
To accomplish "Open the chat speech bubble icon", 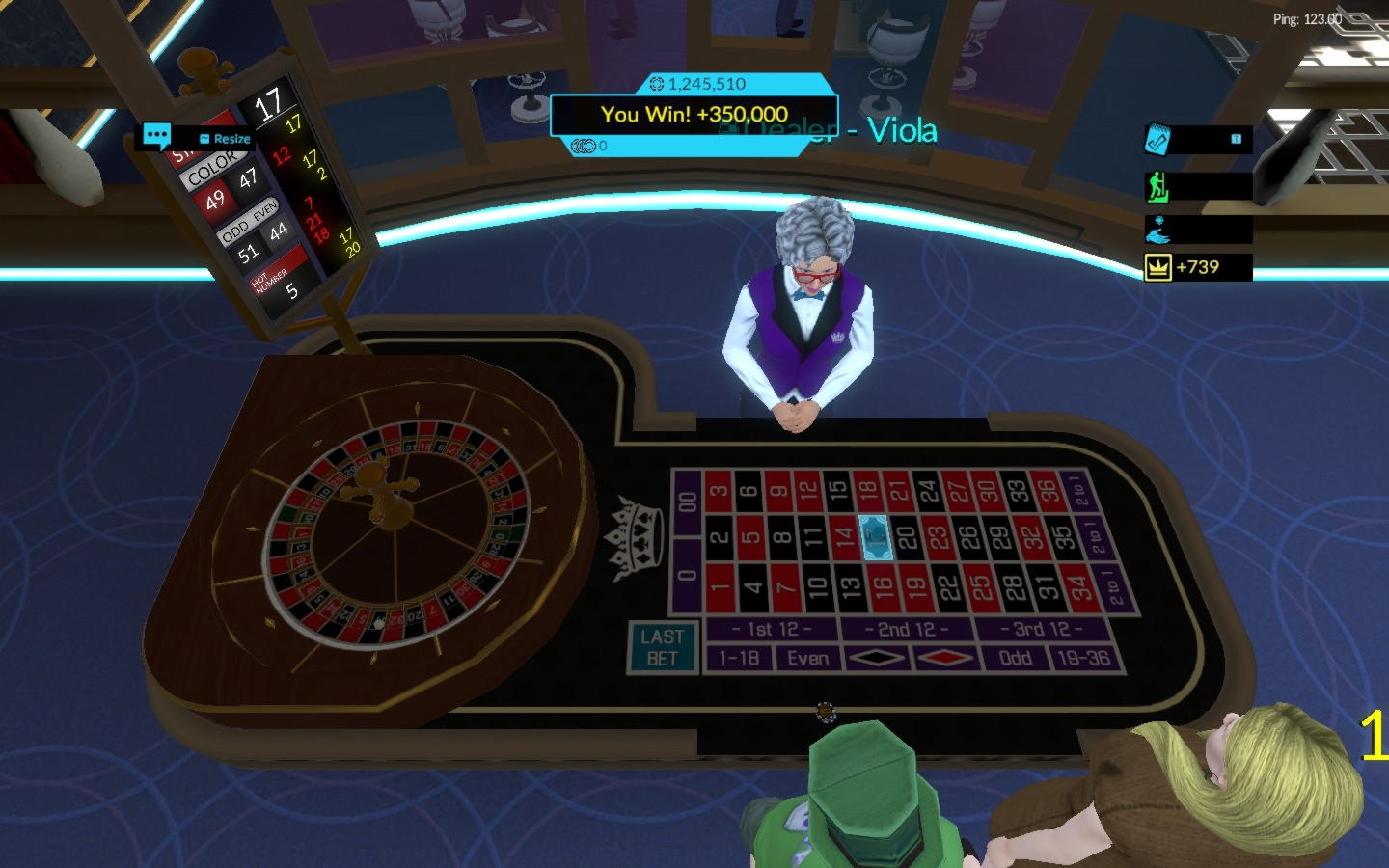I will (x=157, y=135).
